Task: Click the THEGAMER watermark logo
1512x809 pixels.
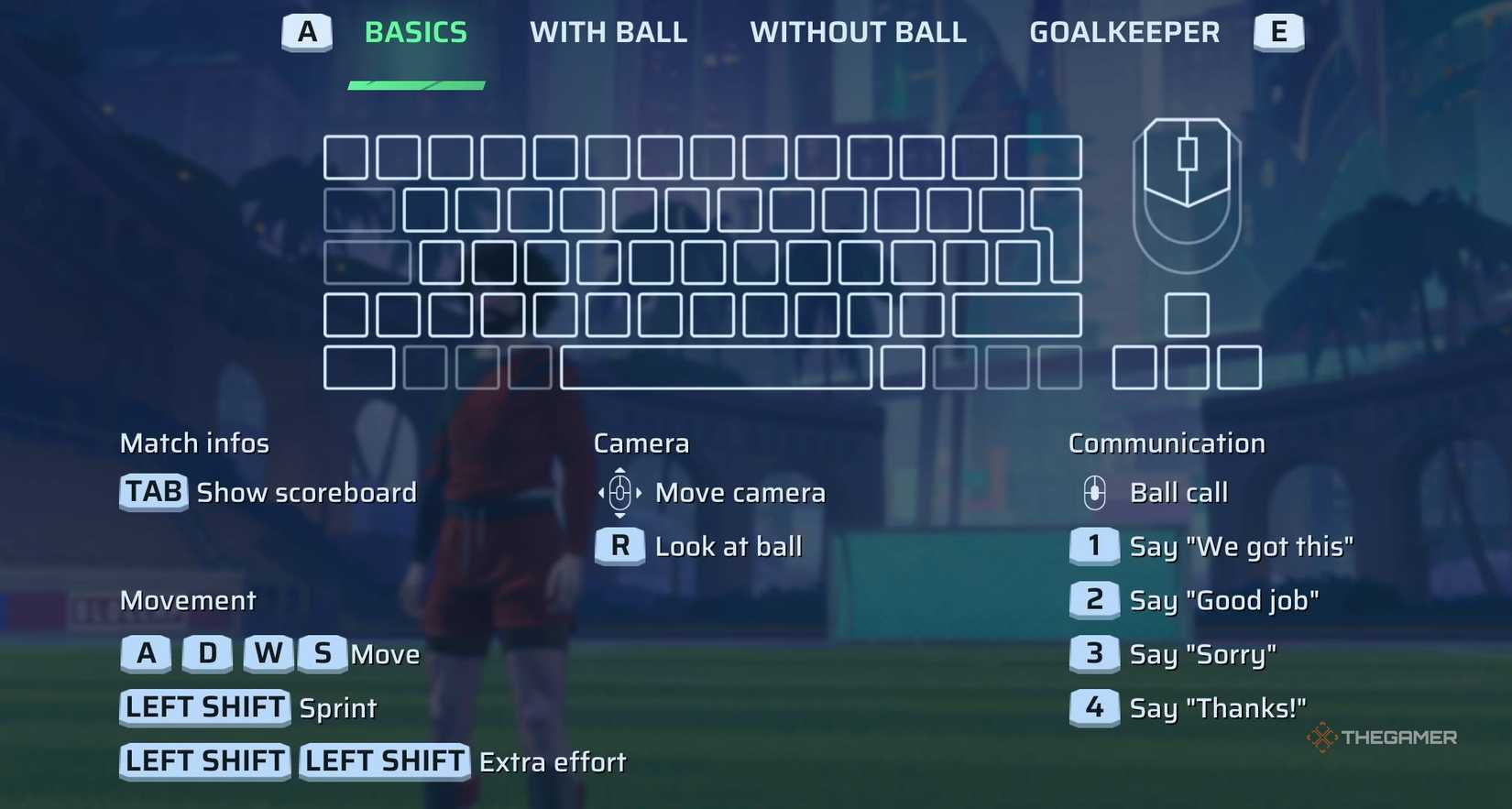Action: 1382,736
